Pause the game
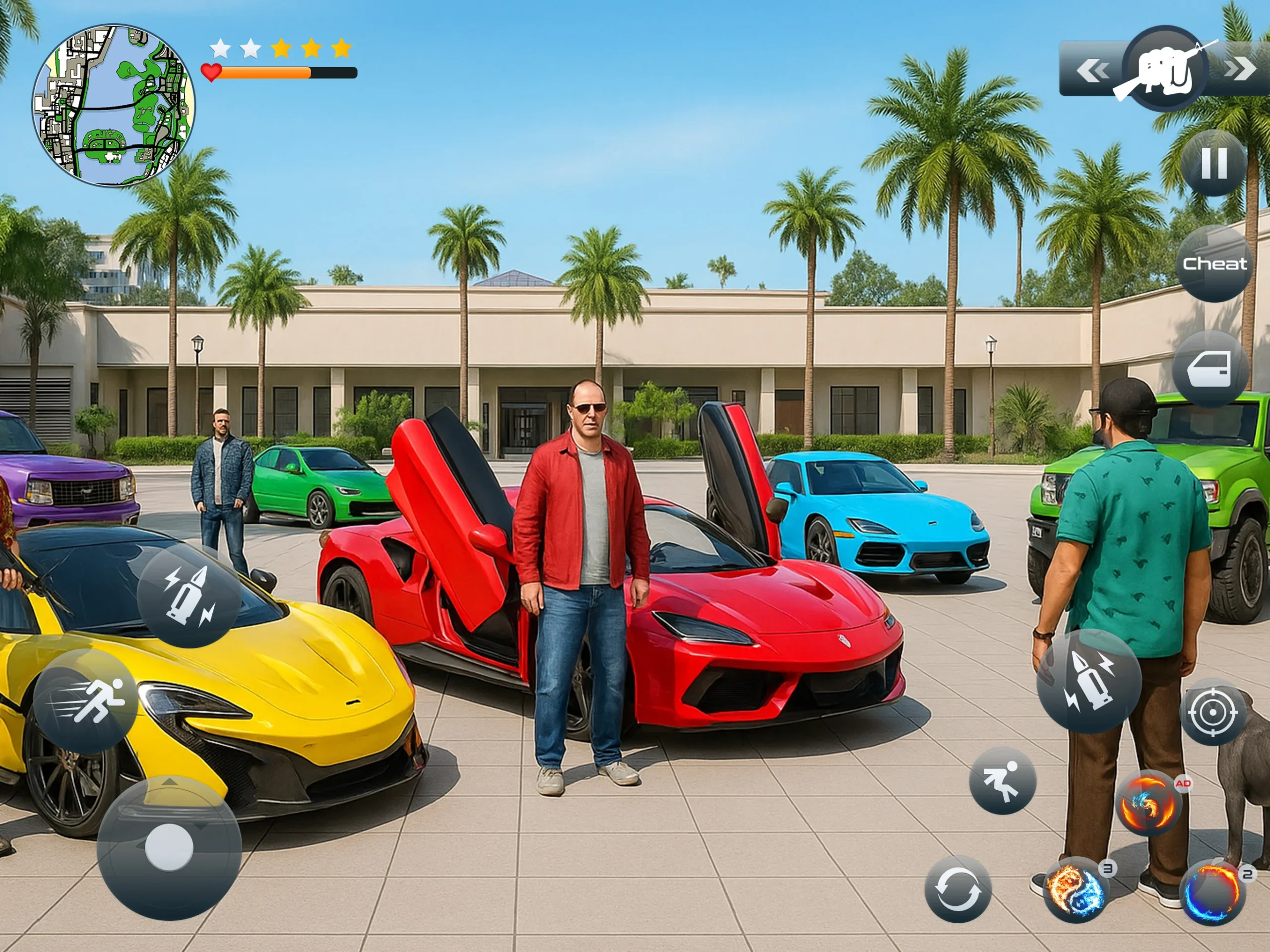This screenshot has width=1270, height=952. (1214, 163)
